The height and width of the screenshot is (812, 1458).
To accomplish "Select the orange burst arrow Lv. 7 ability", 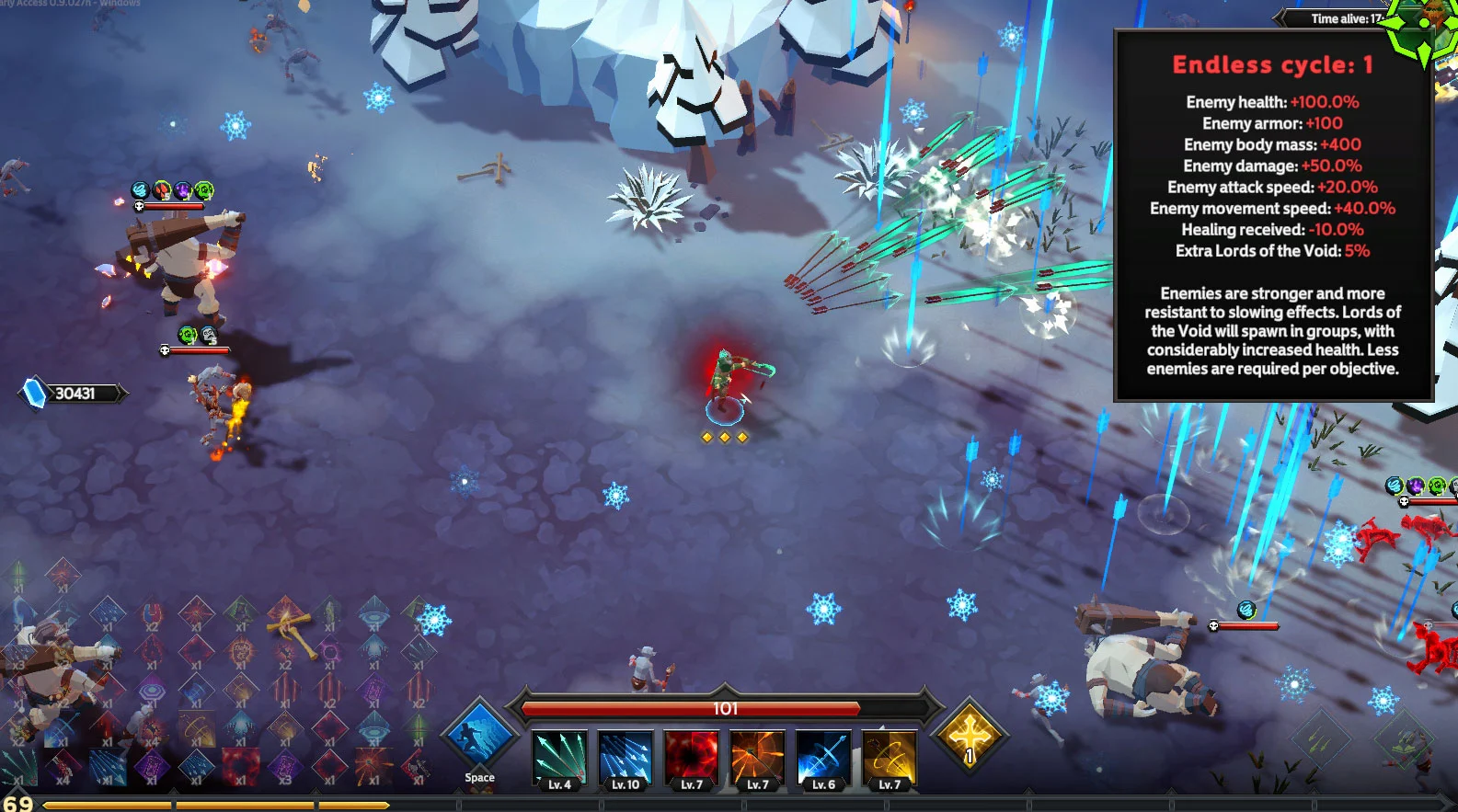I will pyautogui.click(x=758, y=759).
